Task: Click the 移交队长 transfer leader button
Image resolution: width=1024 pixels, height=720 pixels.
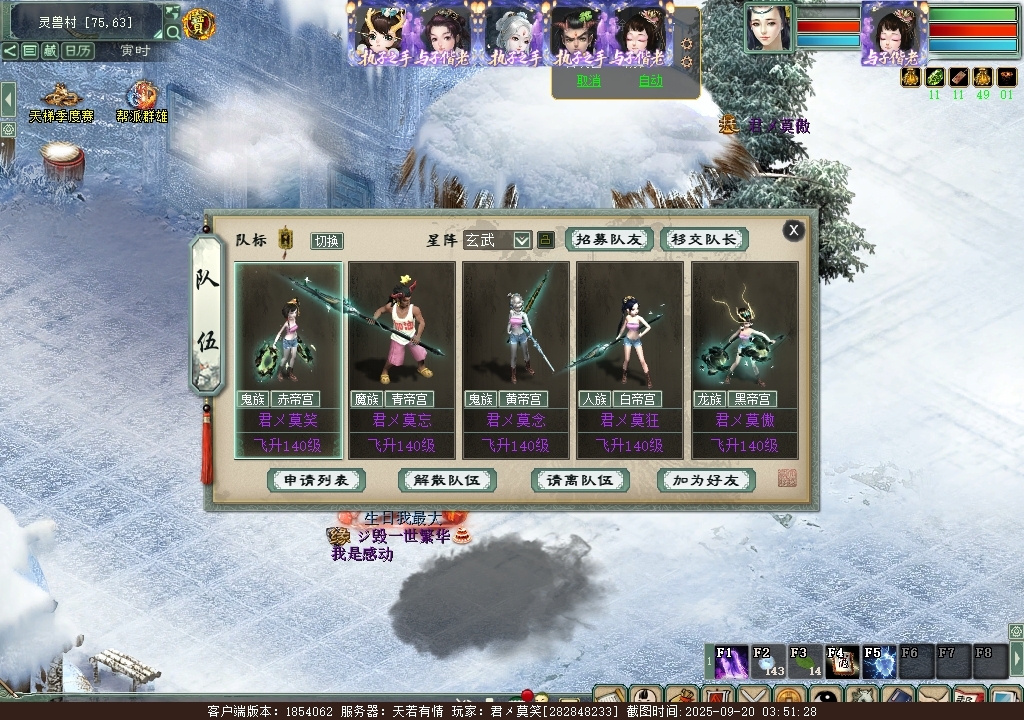Action: click(x=704, y=240)
